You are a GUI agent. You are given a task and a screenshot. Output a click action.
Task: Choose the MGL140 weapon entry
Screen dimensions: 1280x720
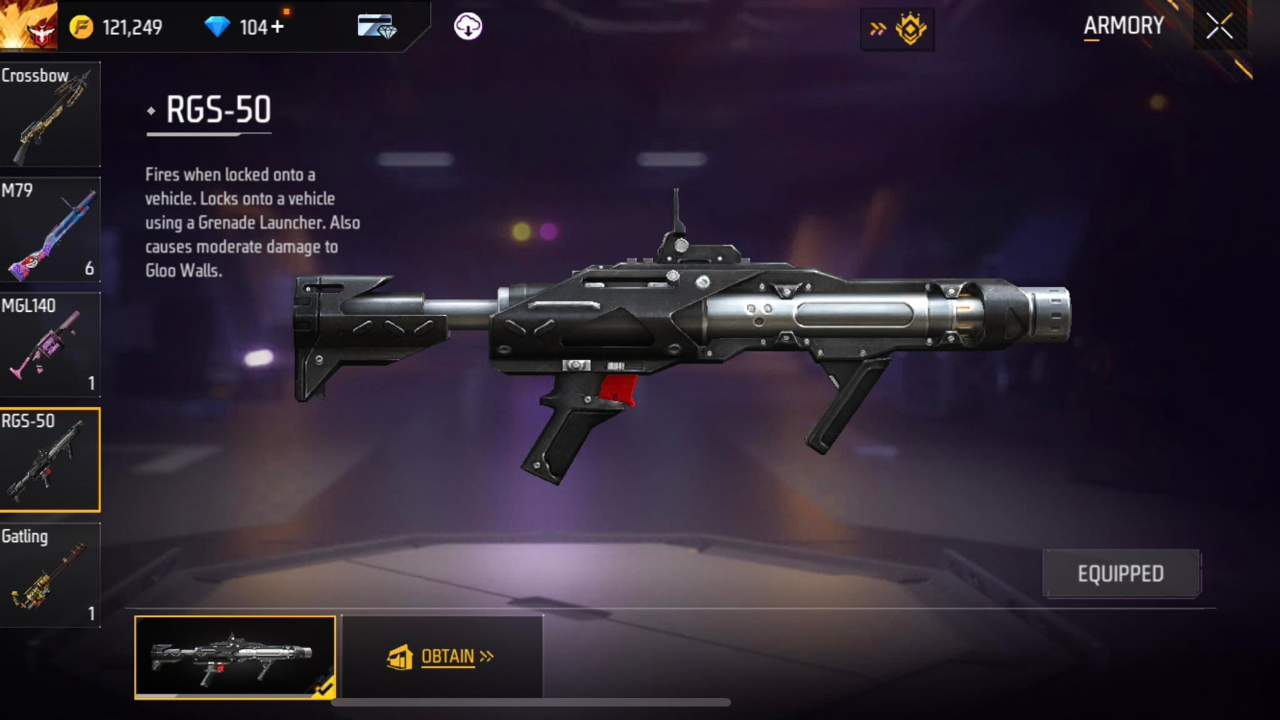click(50, 343)
